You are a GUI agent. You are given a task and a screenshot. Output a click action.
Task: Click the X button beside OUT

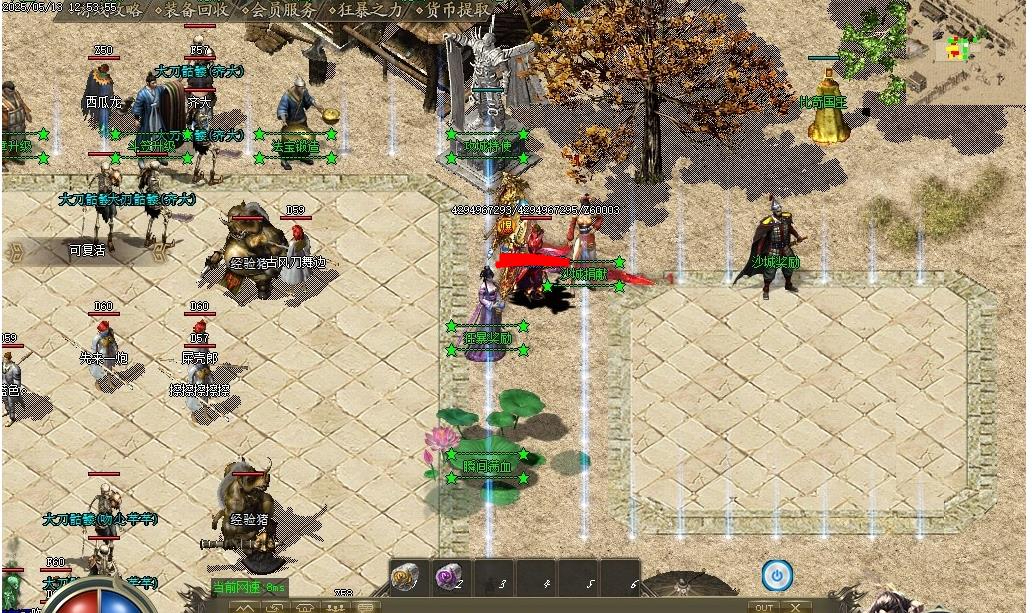tap(795, 607)
